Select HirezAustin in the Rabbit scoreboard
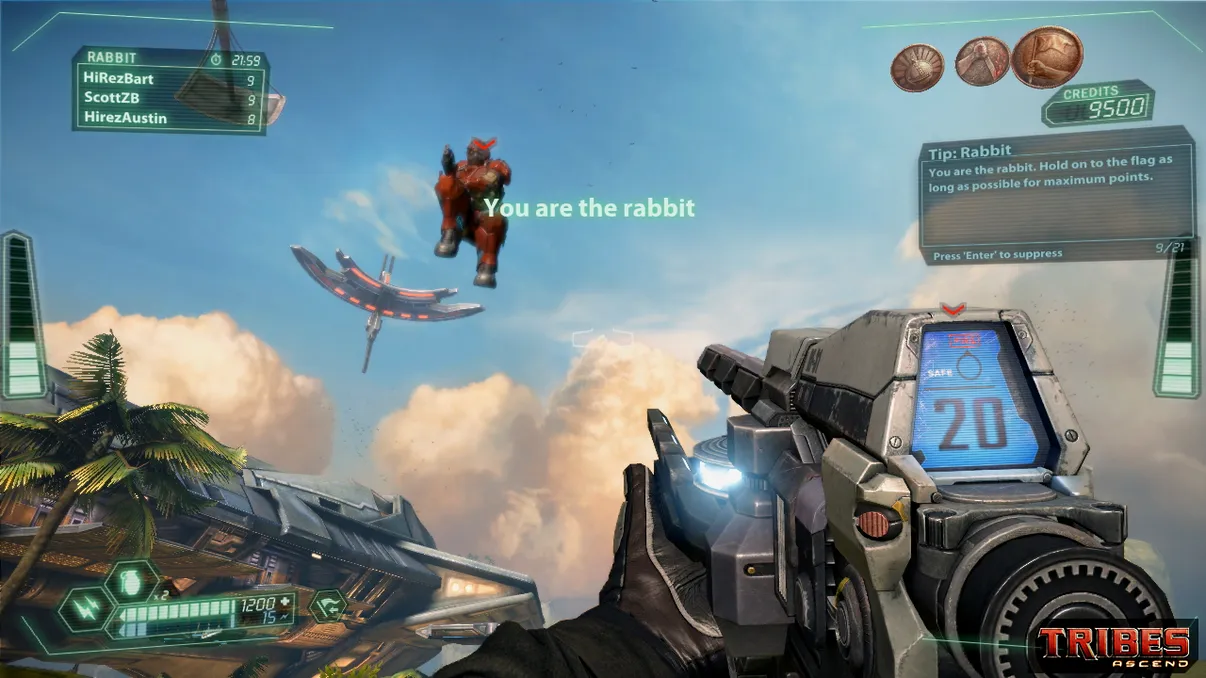1206x678 pixels. 125,118
